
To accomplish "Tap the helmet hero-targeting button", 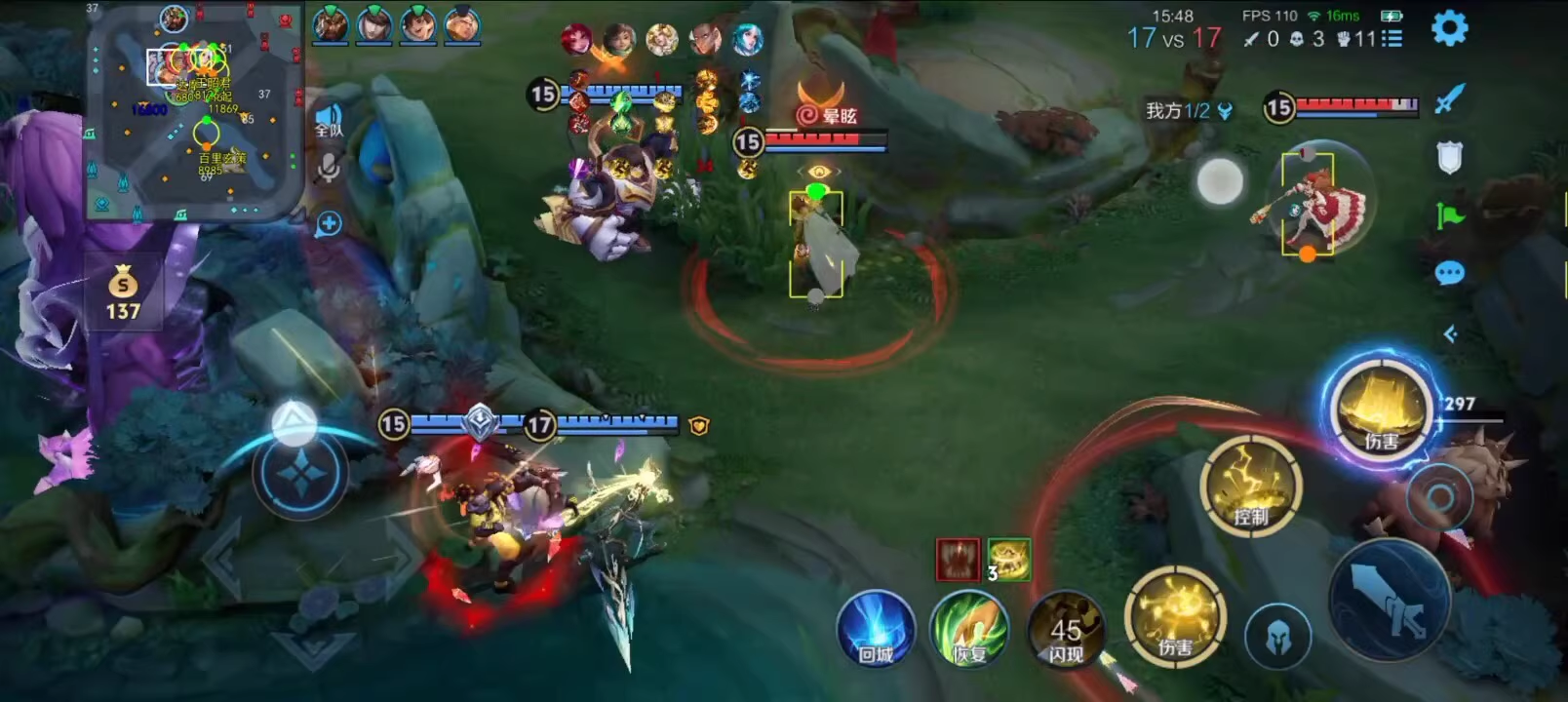I will coord(1277,637).
